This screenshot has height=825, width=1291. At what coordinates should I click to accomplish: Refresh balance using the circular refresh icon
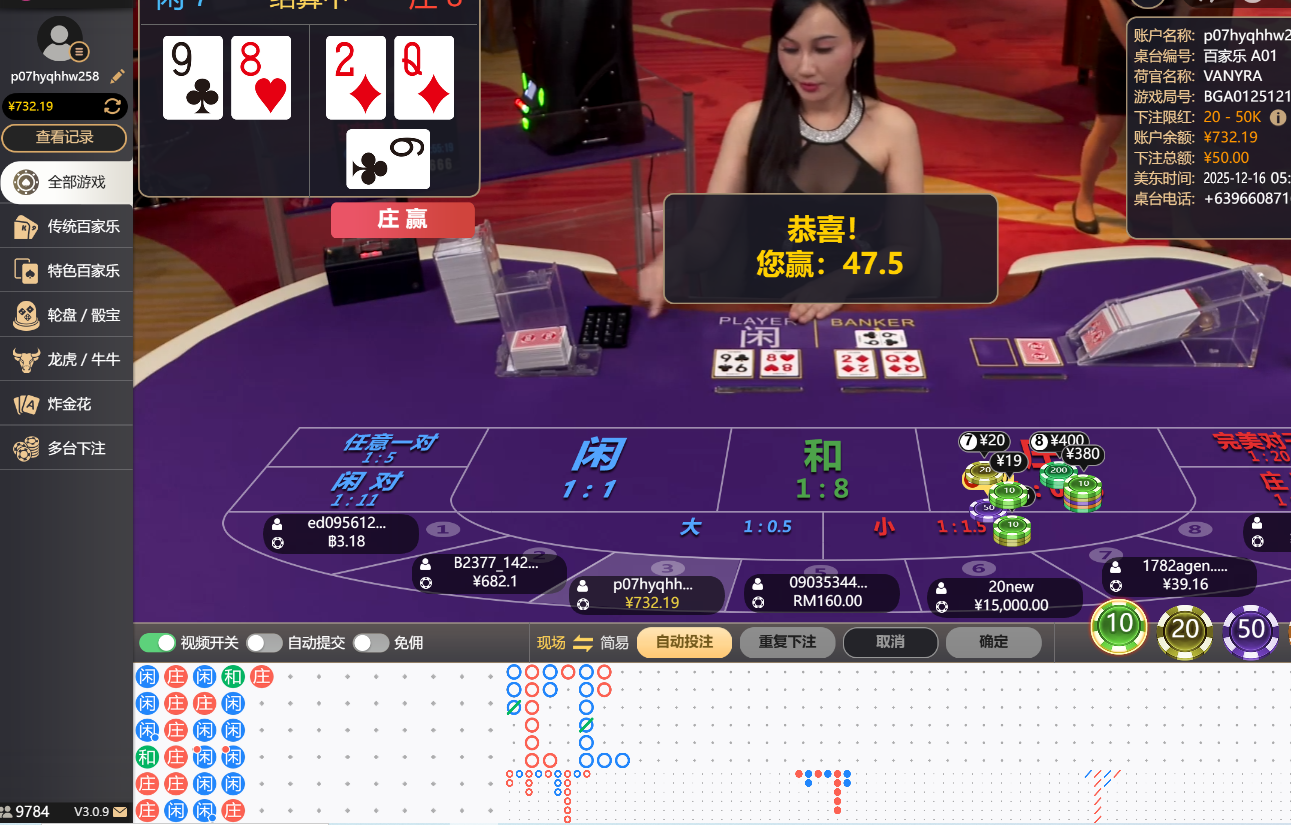click(x=112, y=106)
